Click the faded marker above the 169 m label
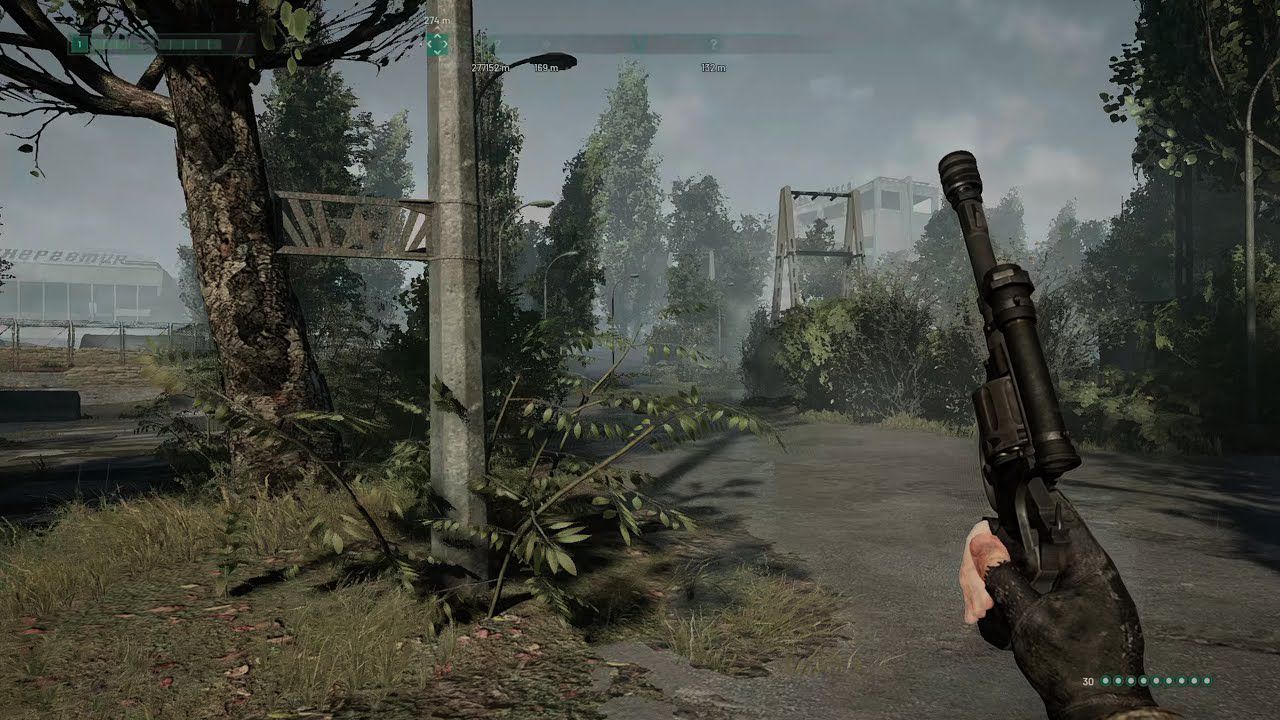1280x720 pixels. (547, 42)
